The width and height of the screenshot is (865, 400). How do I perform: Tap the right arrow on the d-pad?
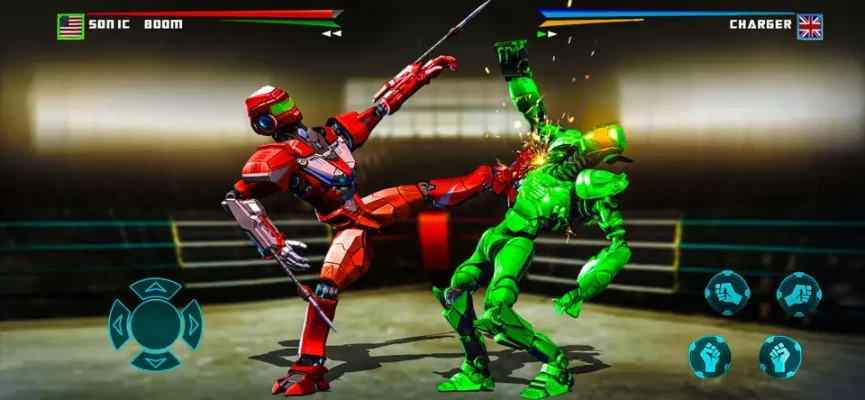tap(191, 324)
